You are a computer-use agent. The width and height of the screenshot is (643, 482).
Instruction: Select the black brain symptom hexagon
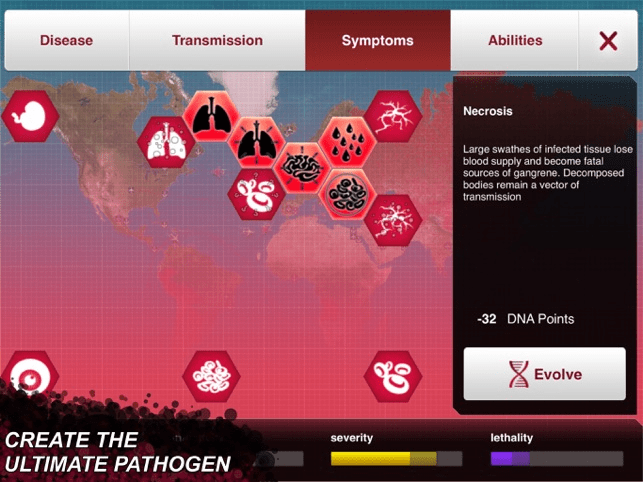click(301, 166)
